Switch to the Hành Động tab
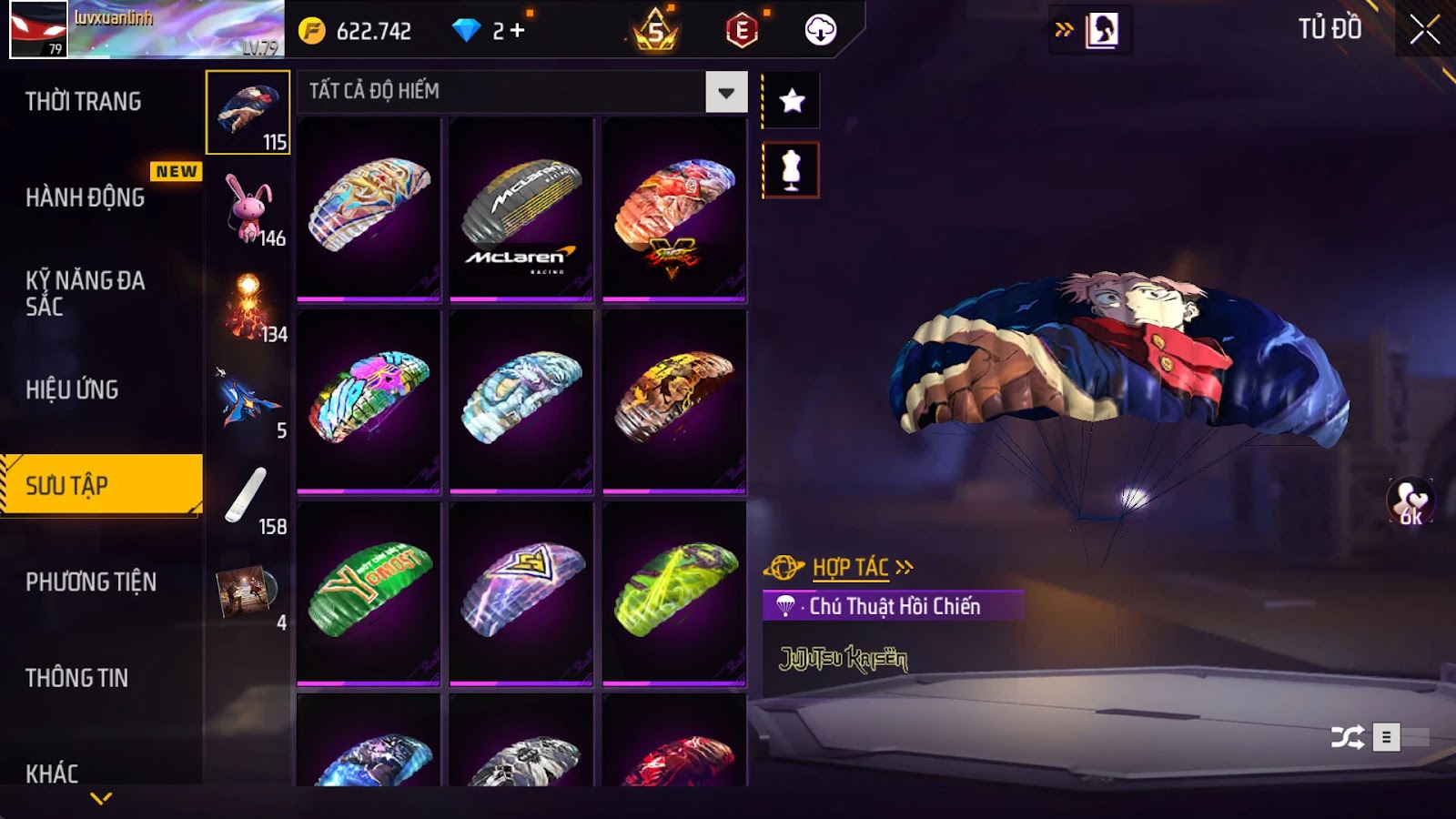The height and width of the screenshot is (819, 1456). [86, 197]
